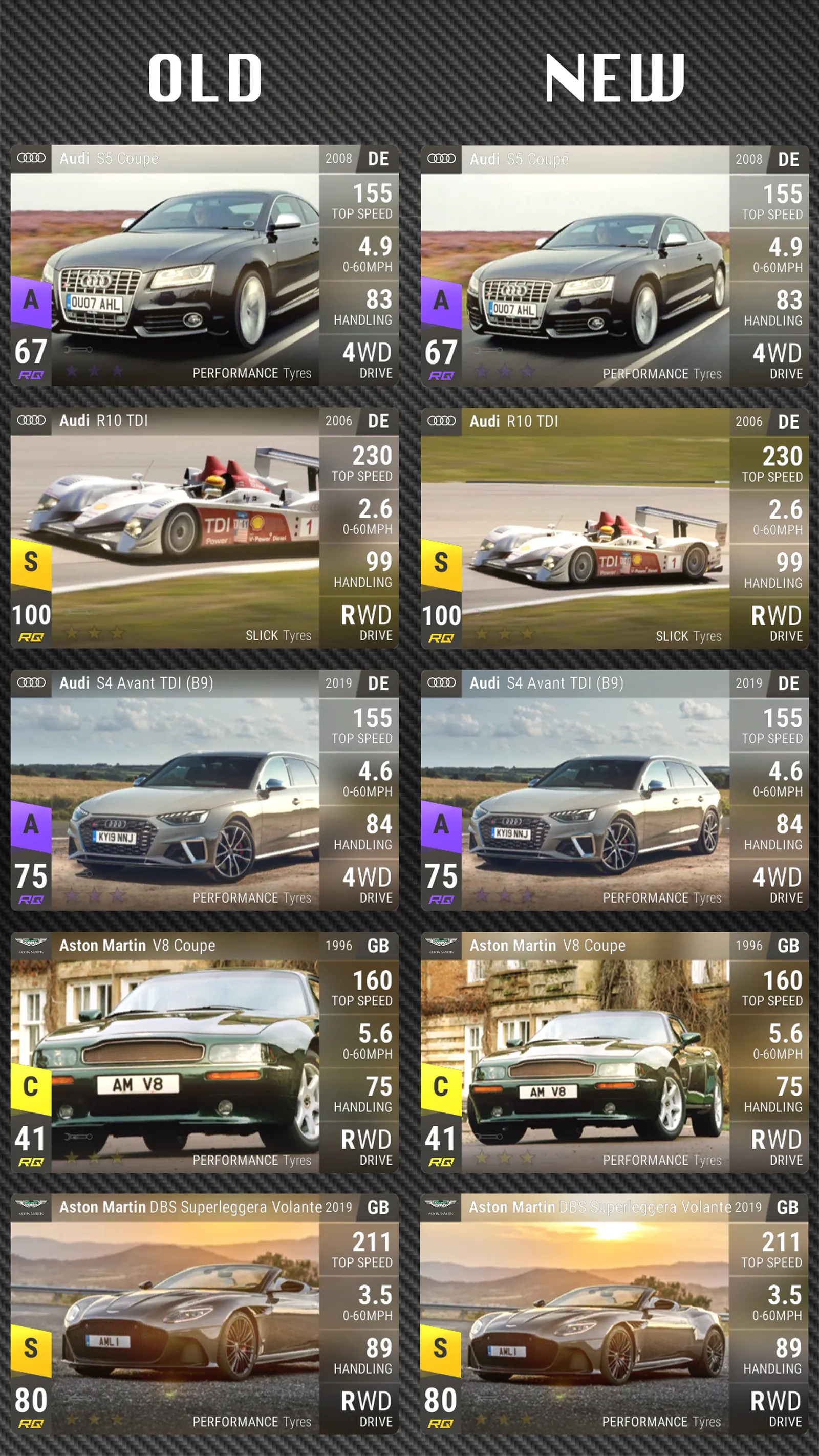Select the Audi S5 Coupé card under OLD
Viewport: 819px width, 1456px height.
click(x=204, y=266)
